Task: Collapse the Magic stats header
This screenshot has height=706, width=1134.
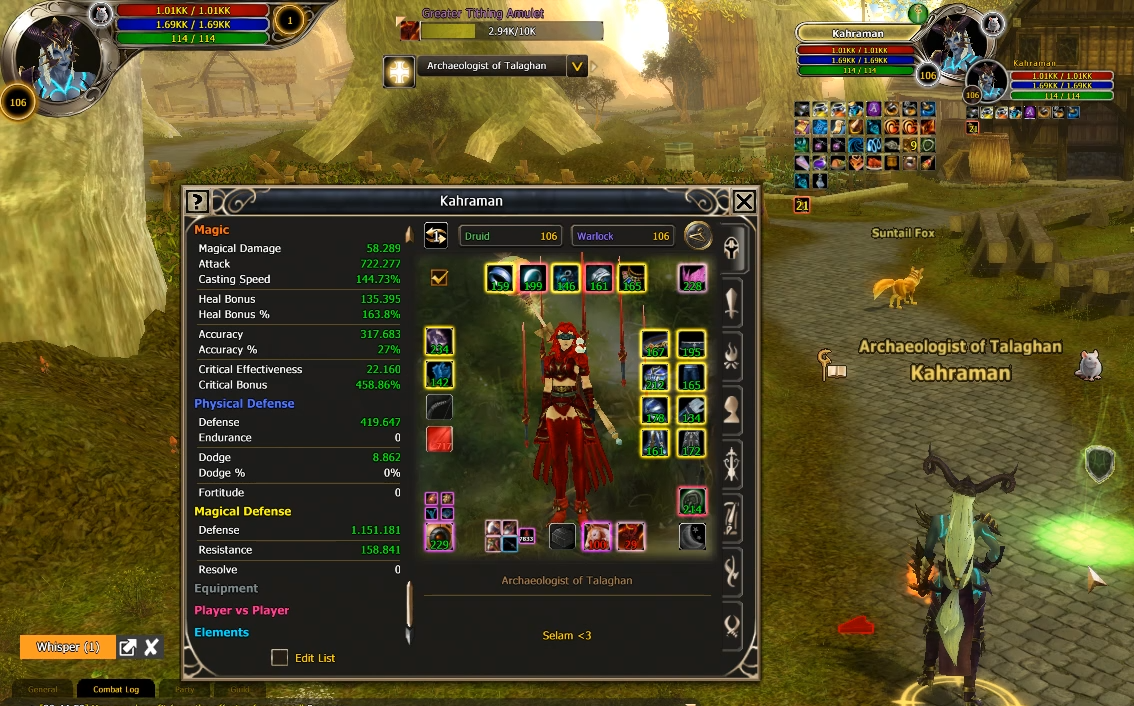Action: [212, 230]
